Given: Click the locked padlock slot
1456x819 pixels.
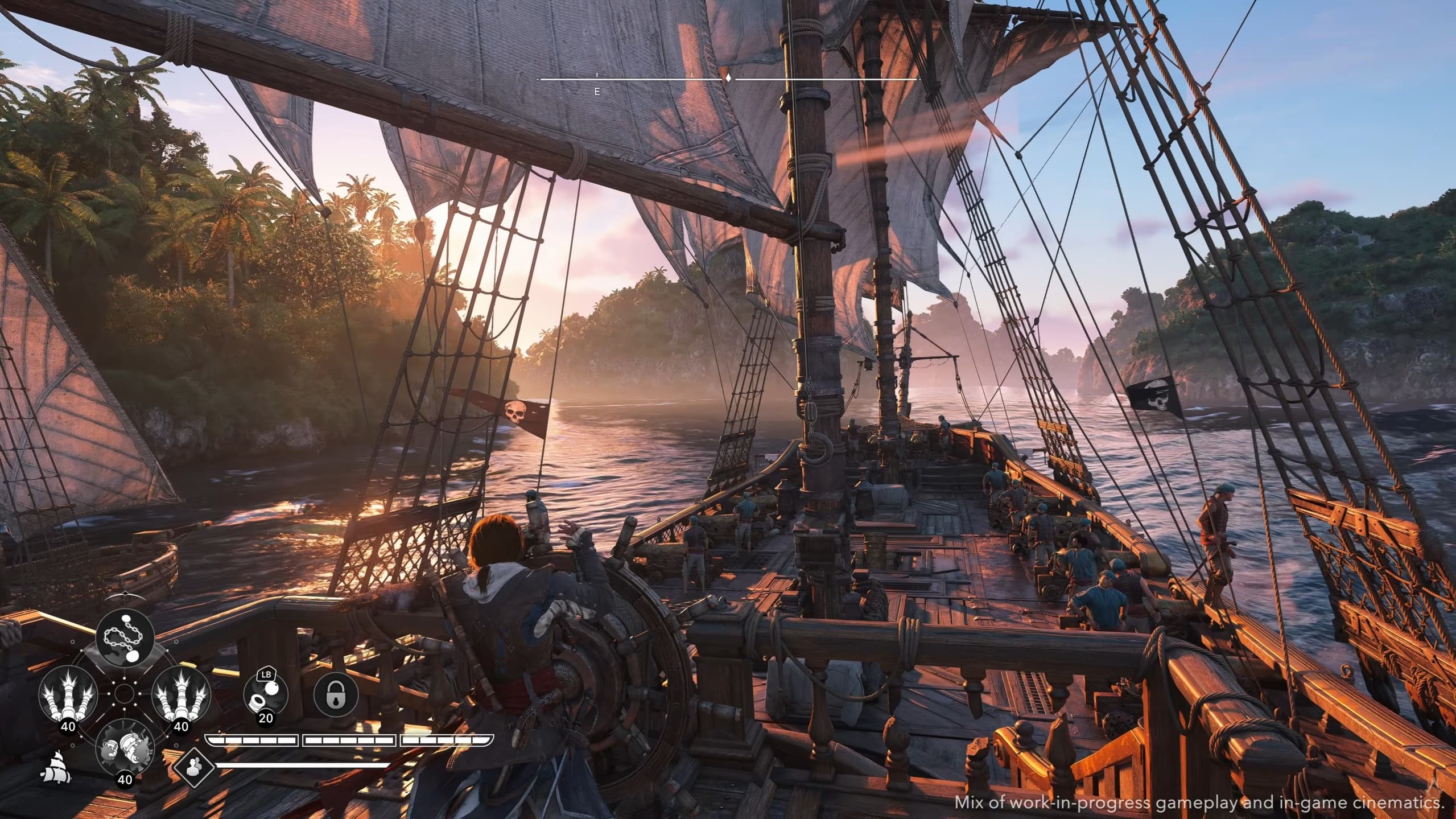Looking at the screenshot, I should (336, 694).
